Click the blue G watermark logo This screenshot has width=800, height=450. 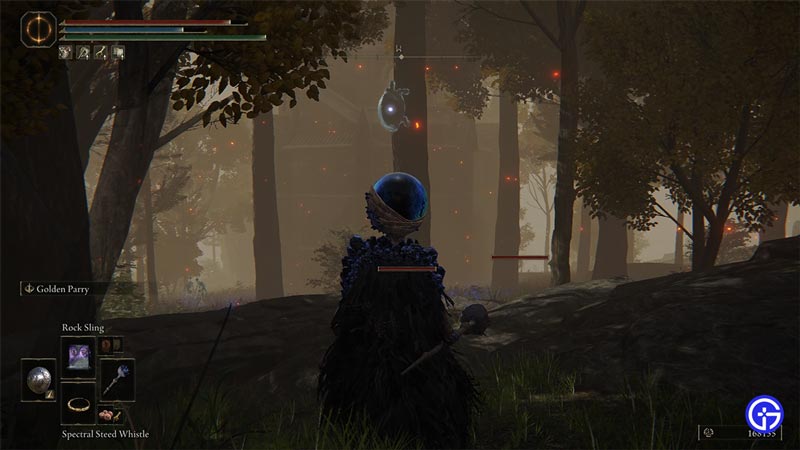click(x=764, y=411)
